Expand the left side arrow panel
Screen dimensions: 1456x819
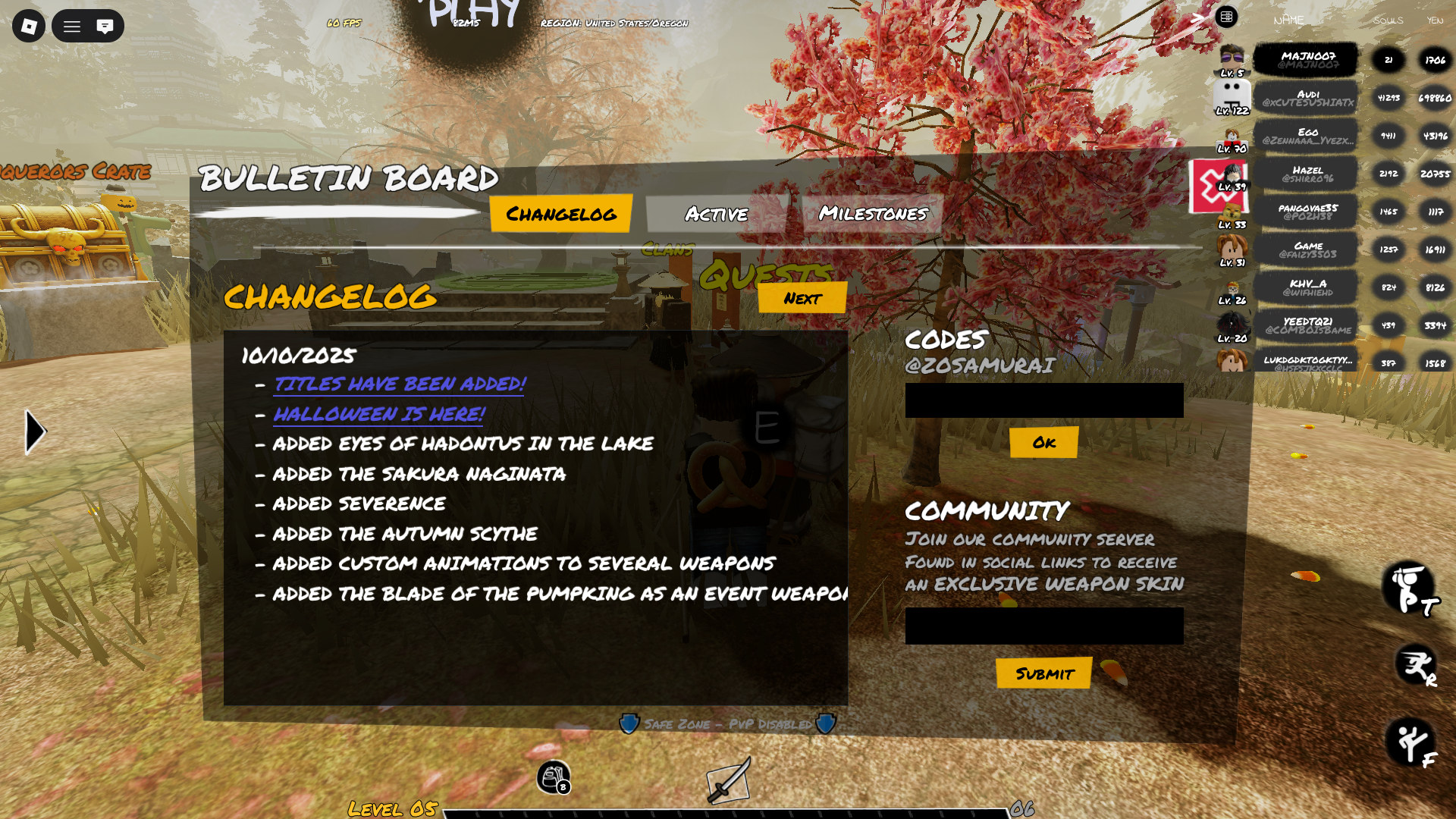click(x=35, y=432)
